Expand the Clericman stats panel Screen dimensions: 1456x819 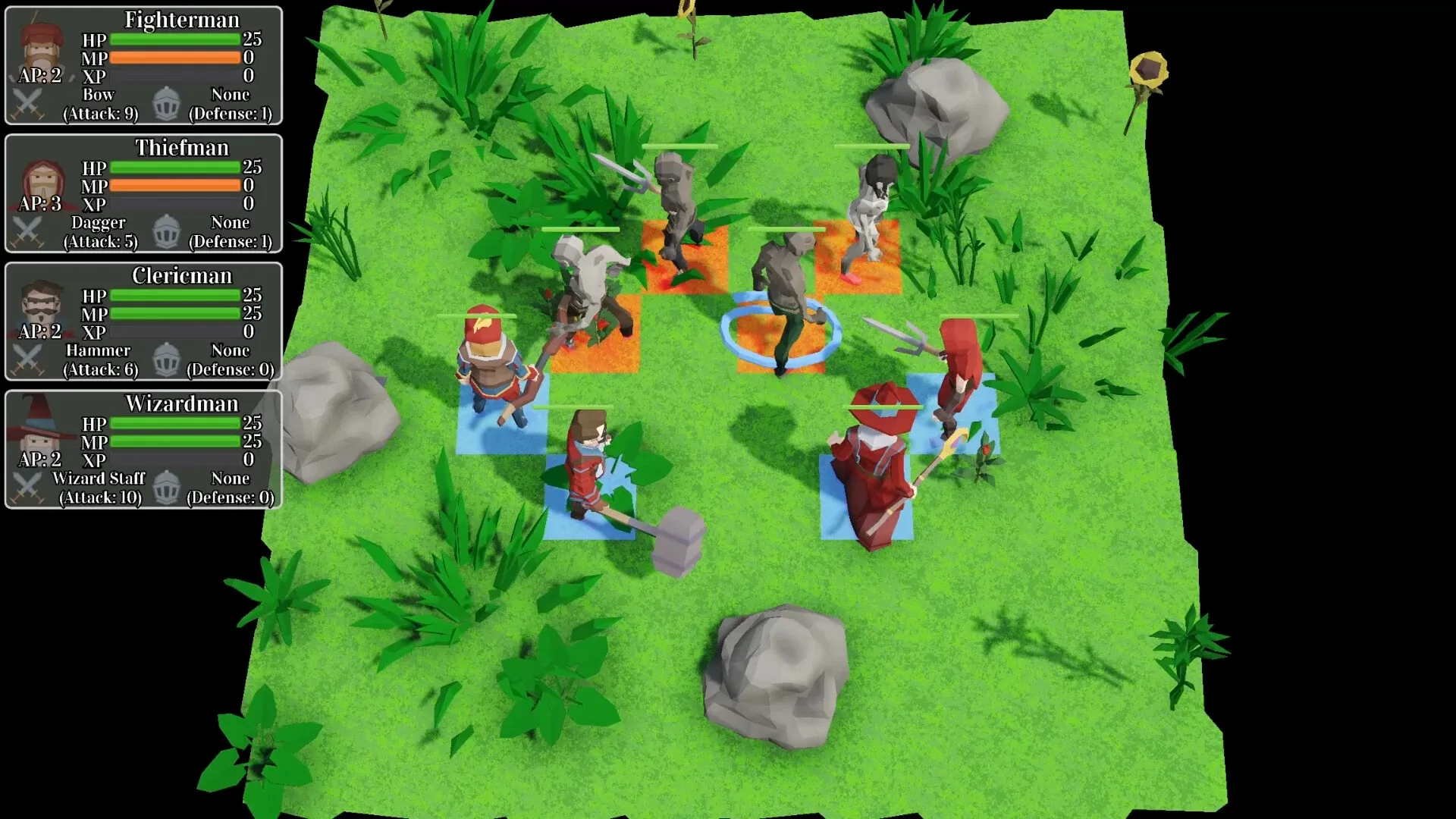pos(143,321)
